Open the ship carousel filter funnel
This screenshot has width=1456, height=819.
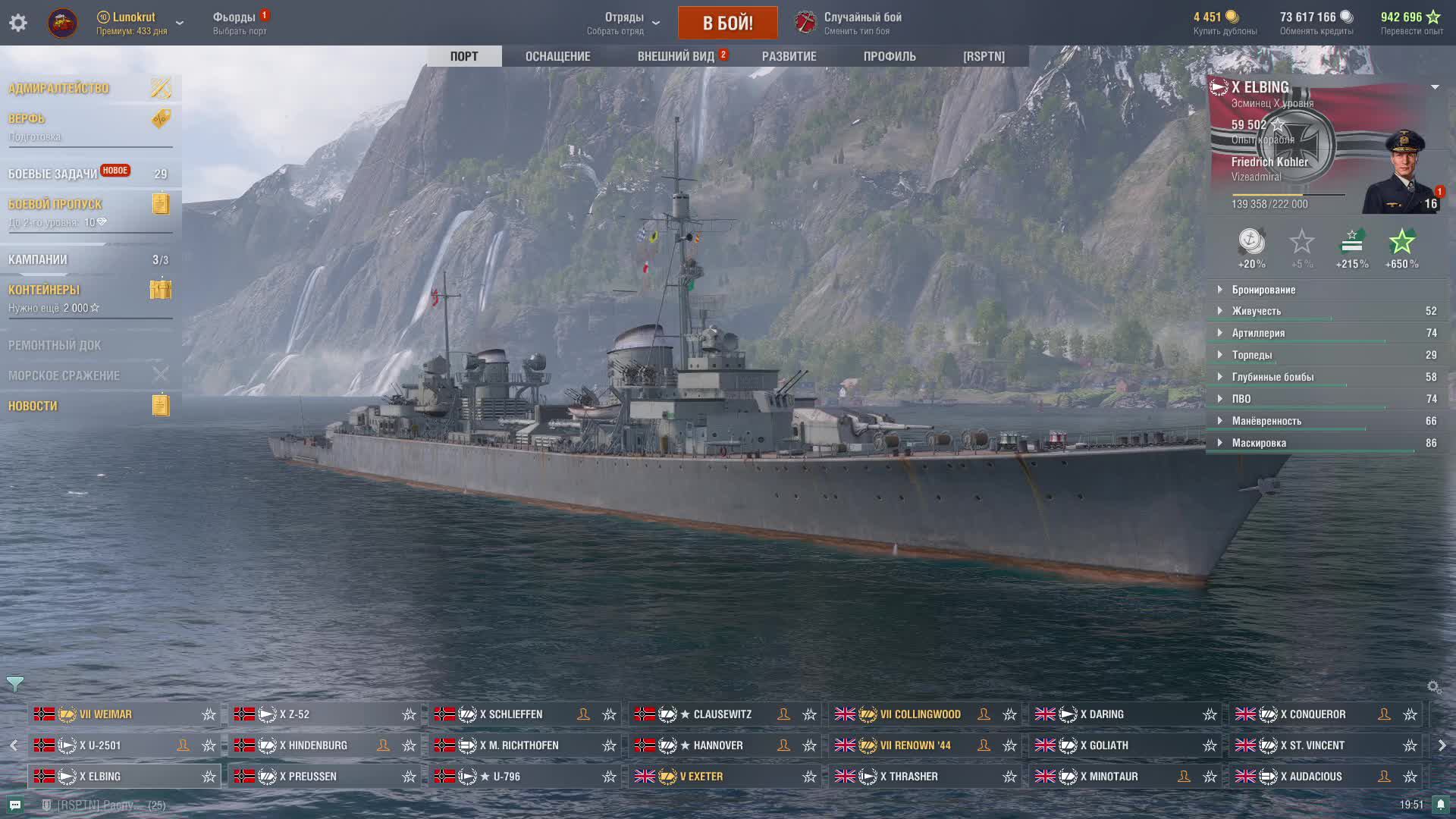14,684
